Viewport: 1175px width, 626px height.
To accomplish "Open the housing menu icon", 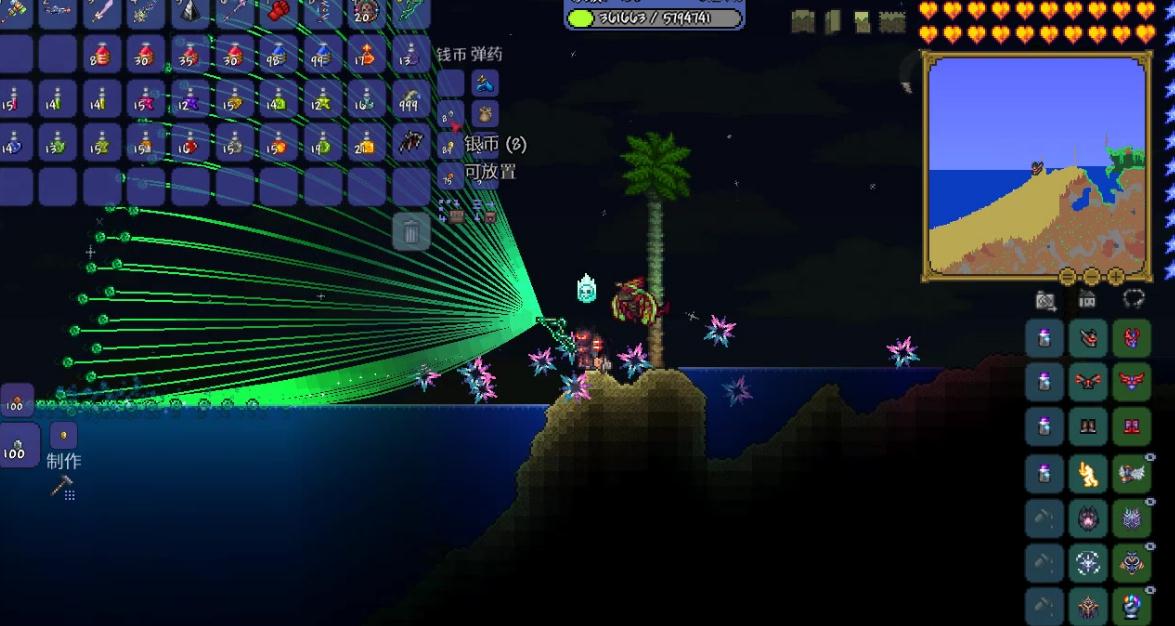I will coord(1087,299).
